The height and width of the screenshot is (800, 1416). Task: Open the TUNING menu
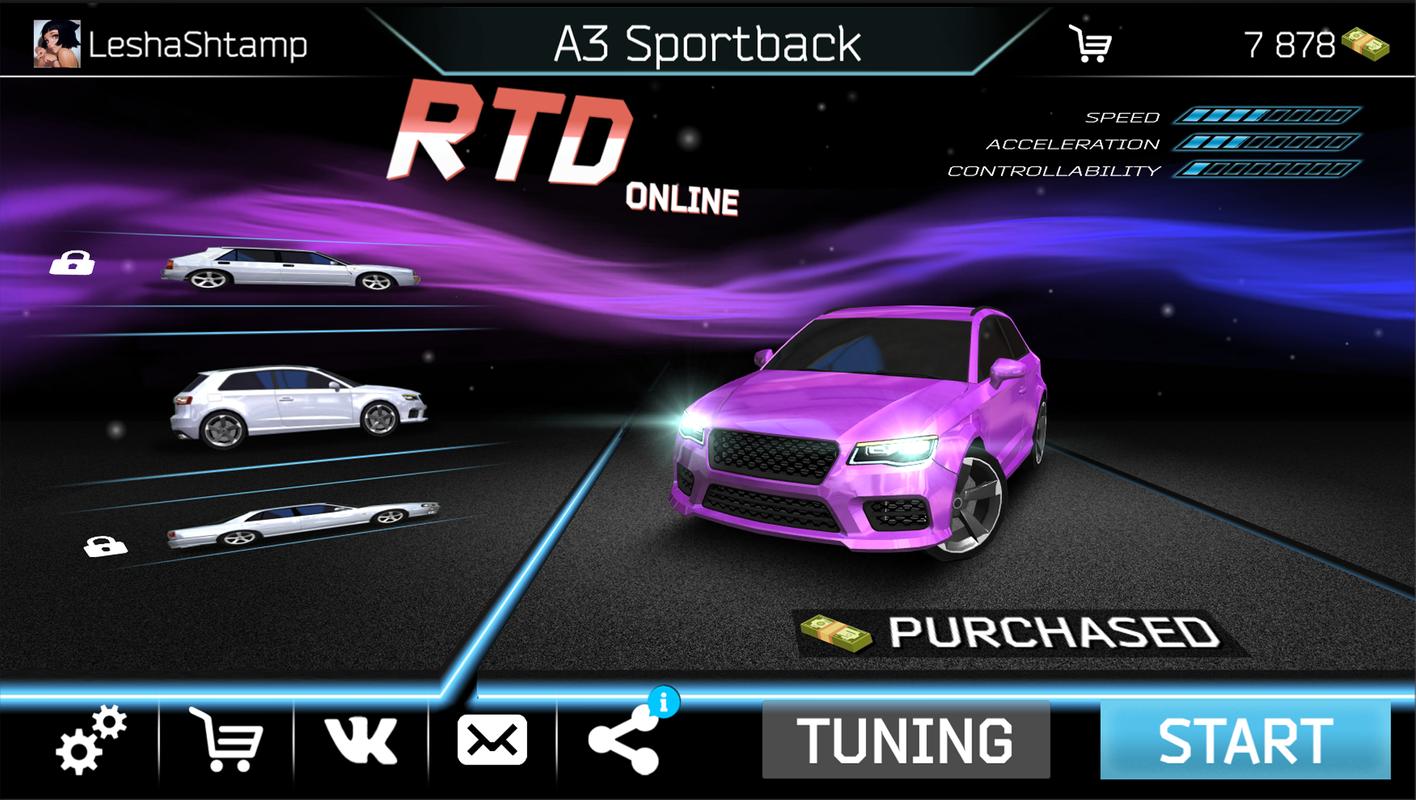(x=905, y=741)
